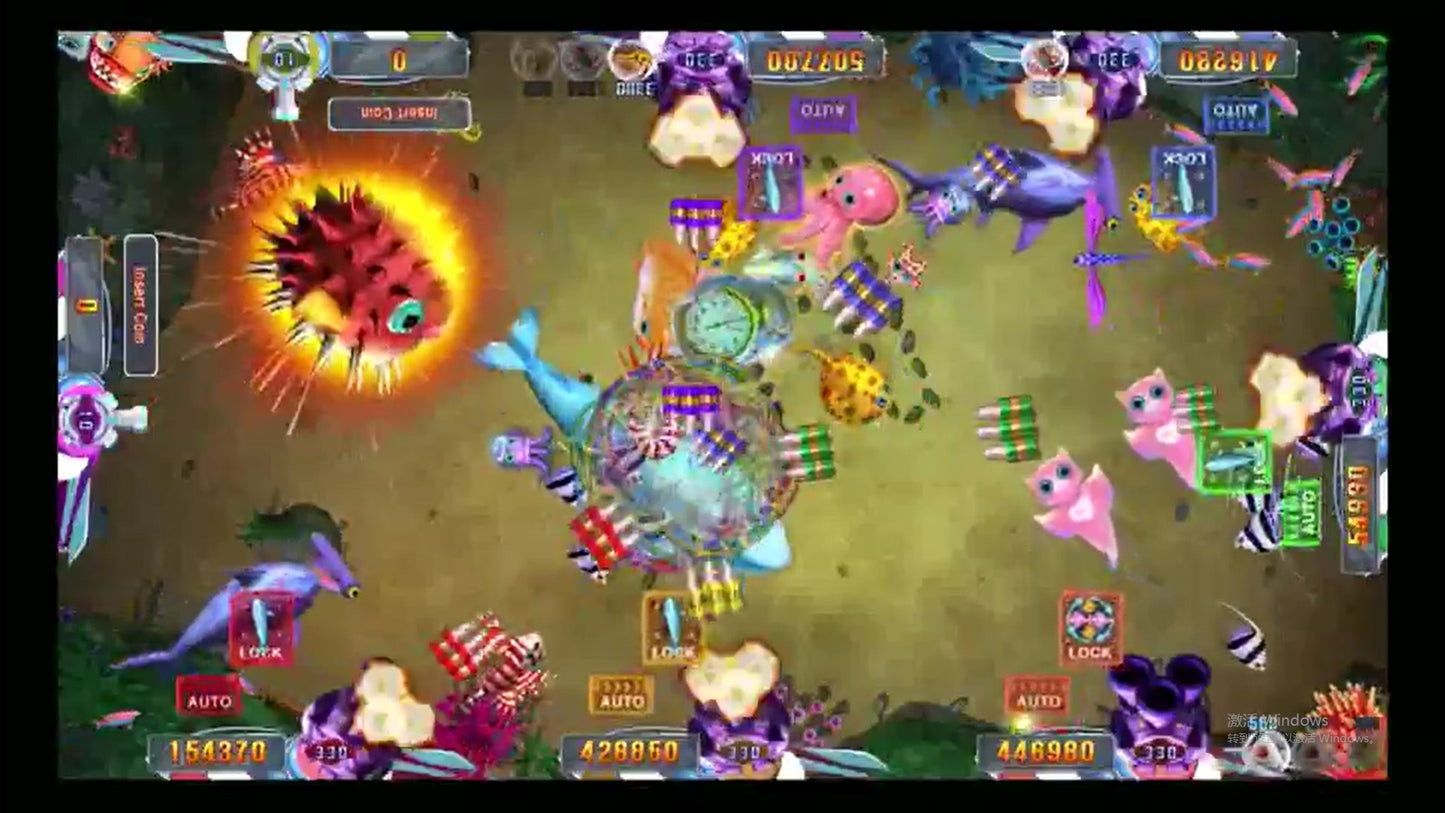Select the upside-down Insert Coin panel
Viewport: 1445px width, 813px height.
pyautogui.click(x=399, y=114)
